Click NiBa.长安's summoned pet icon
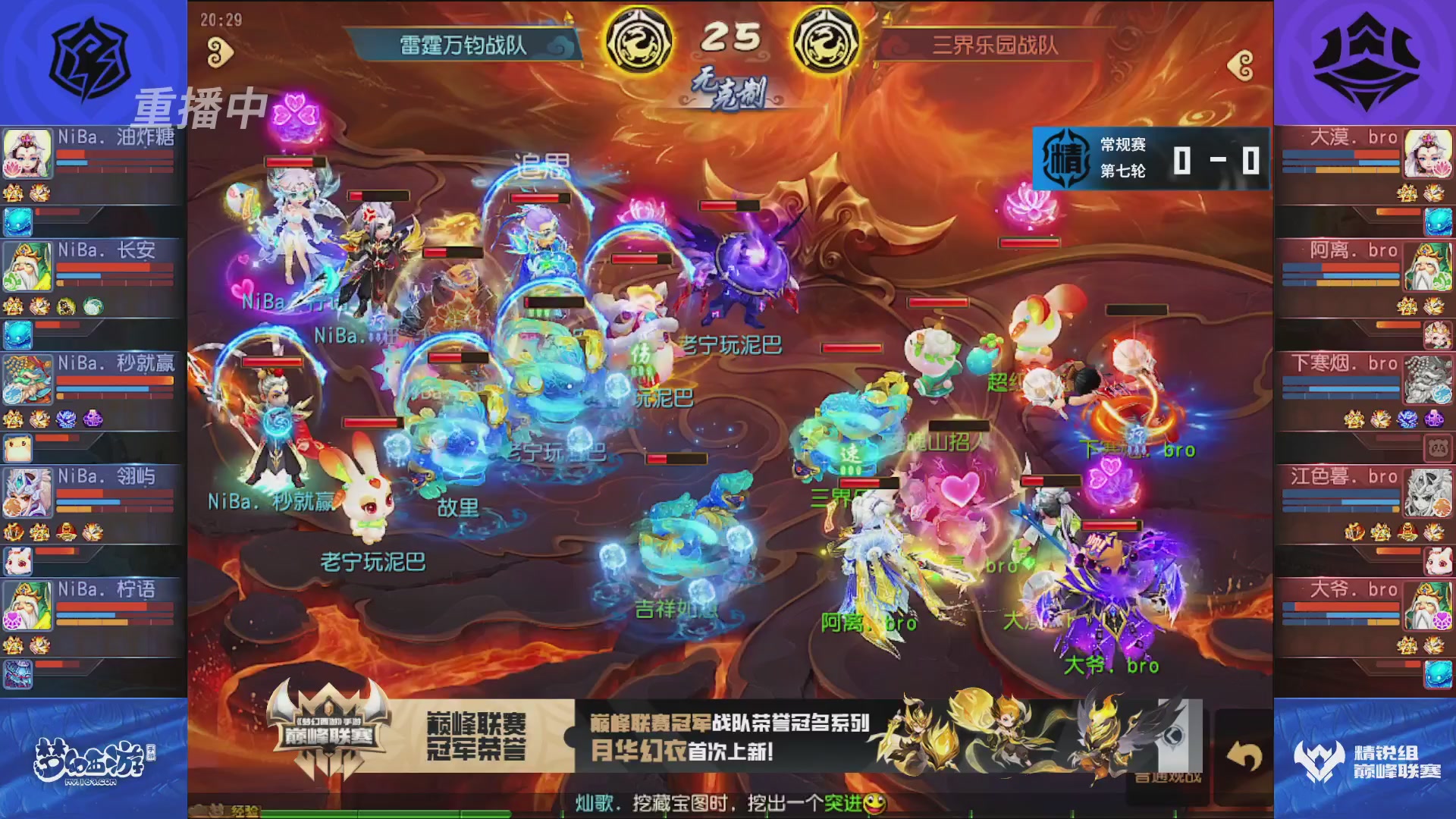Viewport: 1456px width, 819px height. pos(17,334)
